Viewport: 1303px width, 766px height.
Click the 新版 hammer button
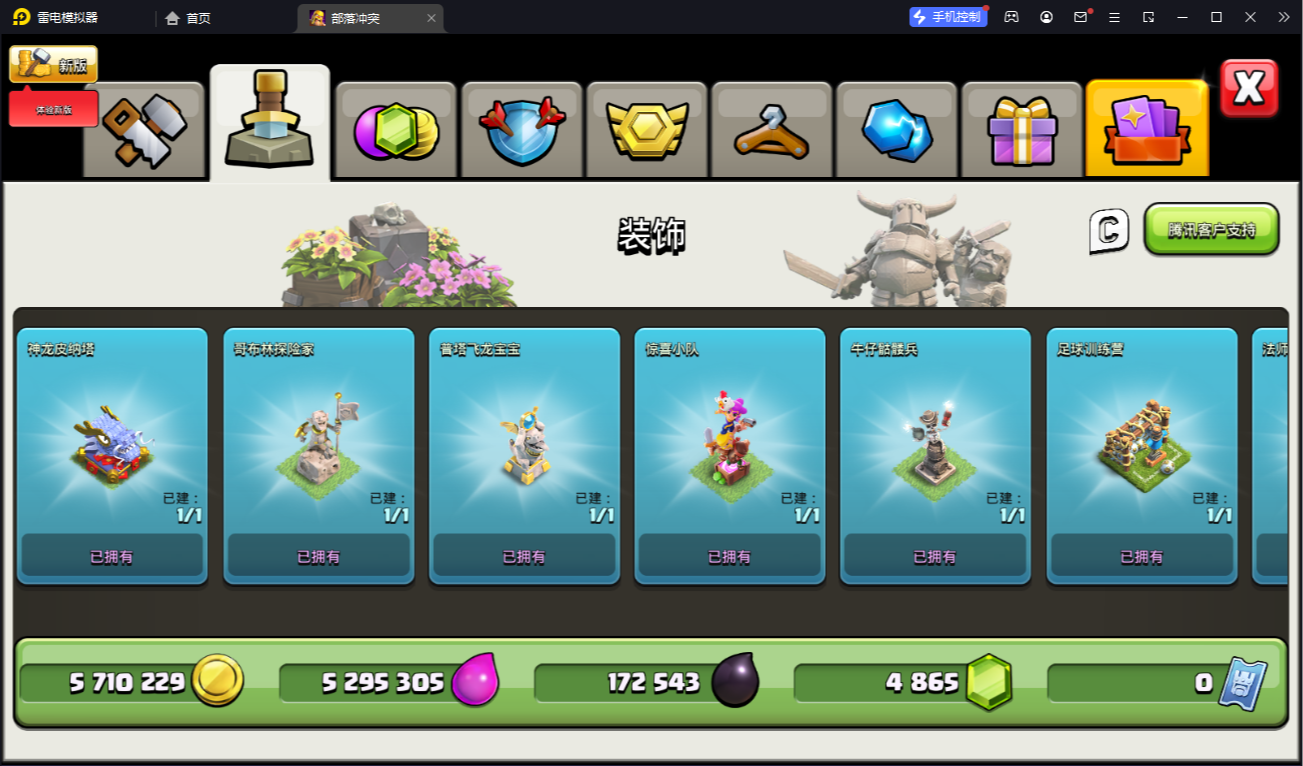(54, 65)
